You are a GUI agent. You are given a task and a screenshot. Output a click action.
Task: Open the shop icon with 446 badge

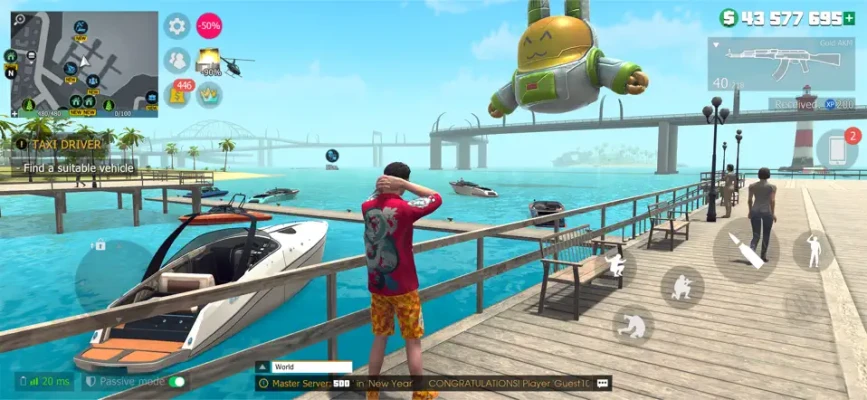[178, 94]
